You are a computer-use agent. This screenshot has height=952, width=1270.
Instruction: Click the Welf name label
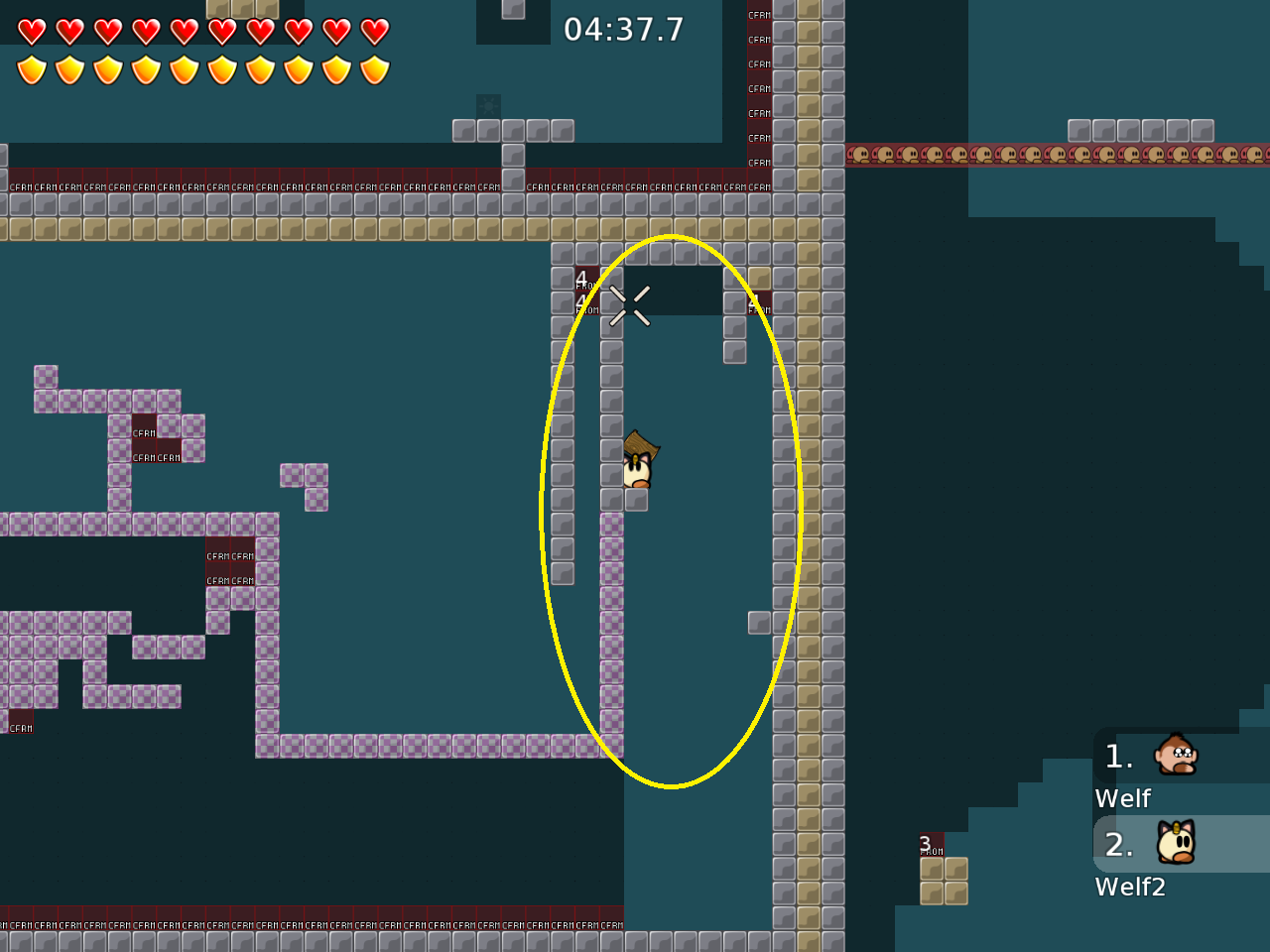[x=1122, y=798]
